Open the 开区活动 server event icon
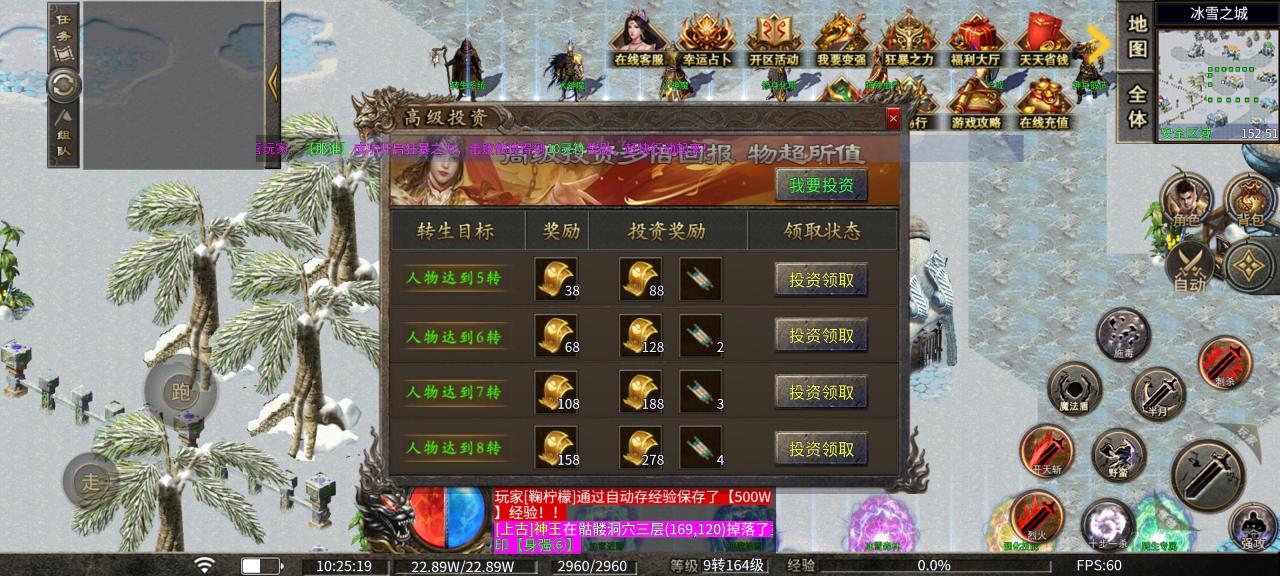 pos(774,40)
